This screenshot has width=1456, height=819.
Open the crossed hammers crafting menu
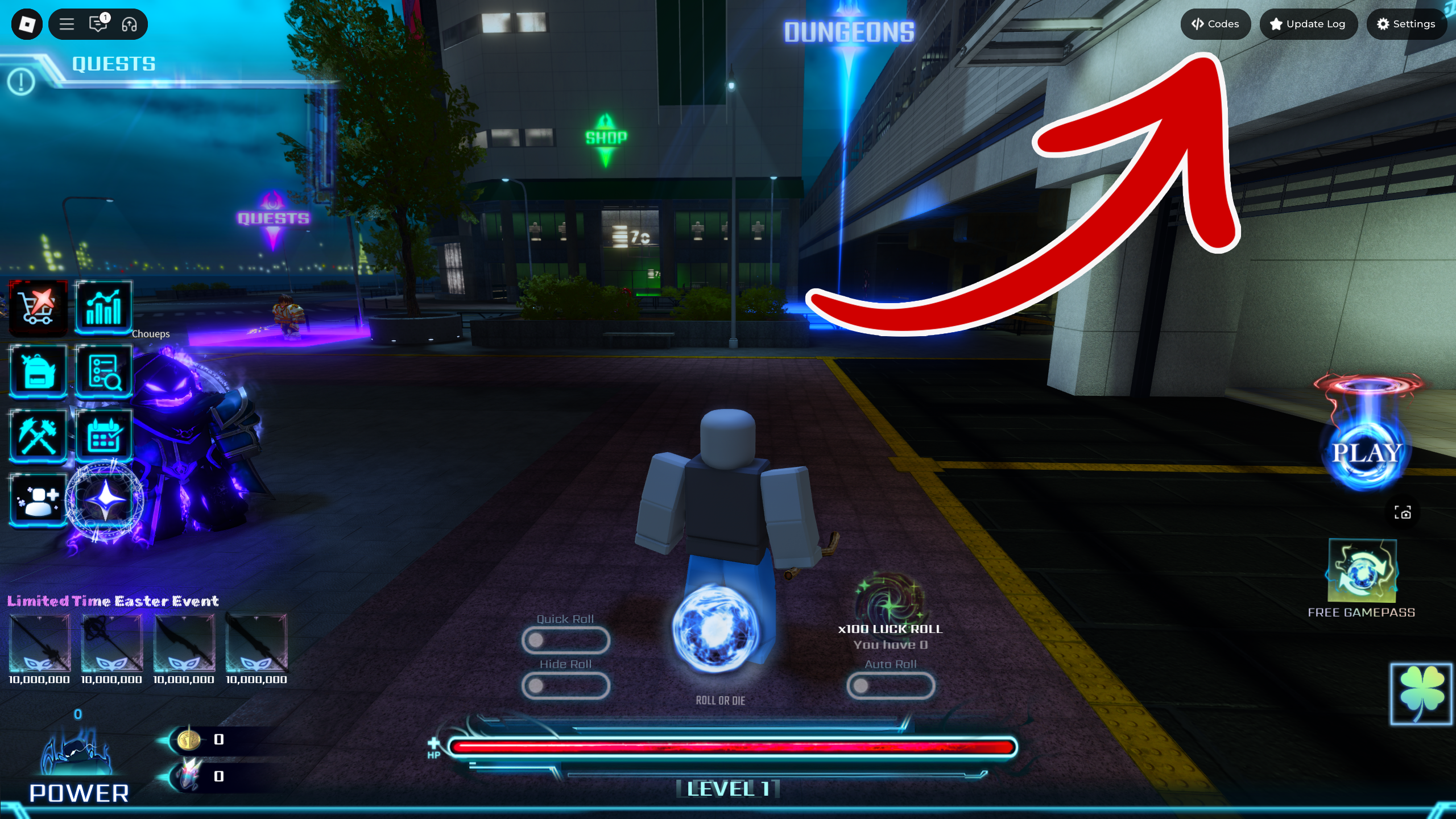tap(38, 435)
